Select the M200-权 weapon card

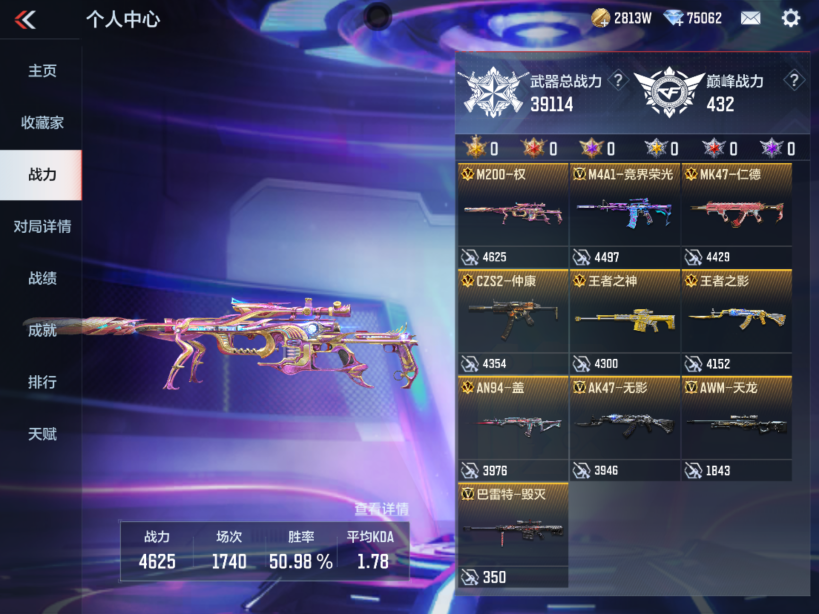(513, 214)
